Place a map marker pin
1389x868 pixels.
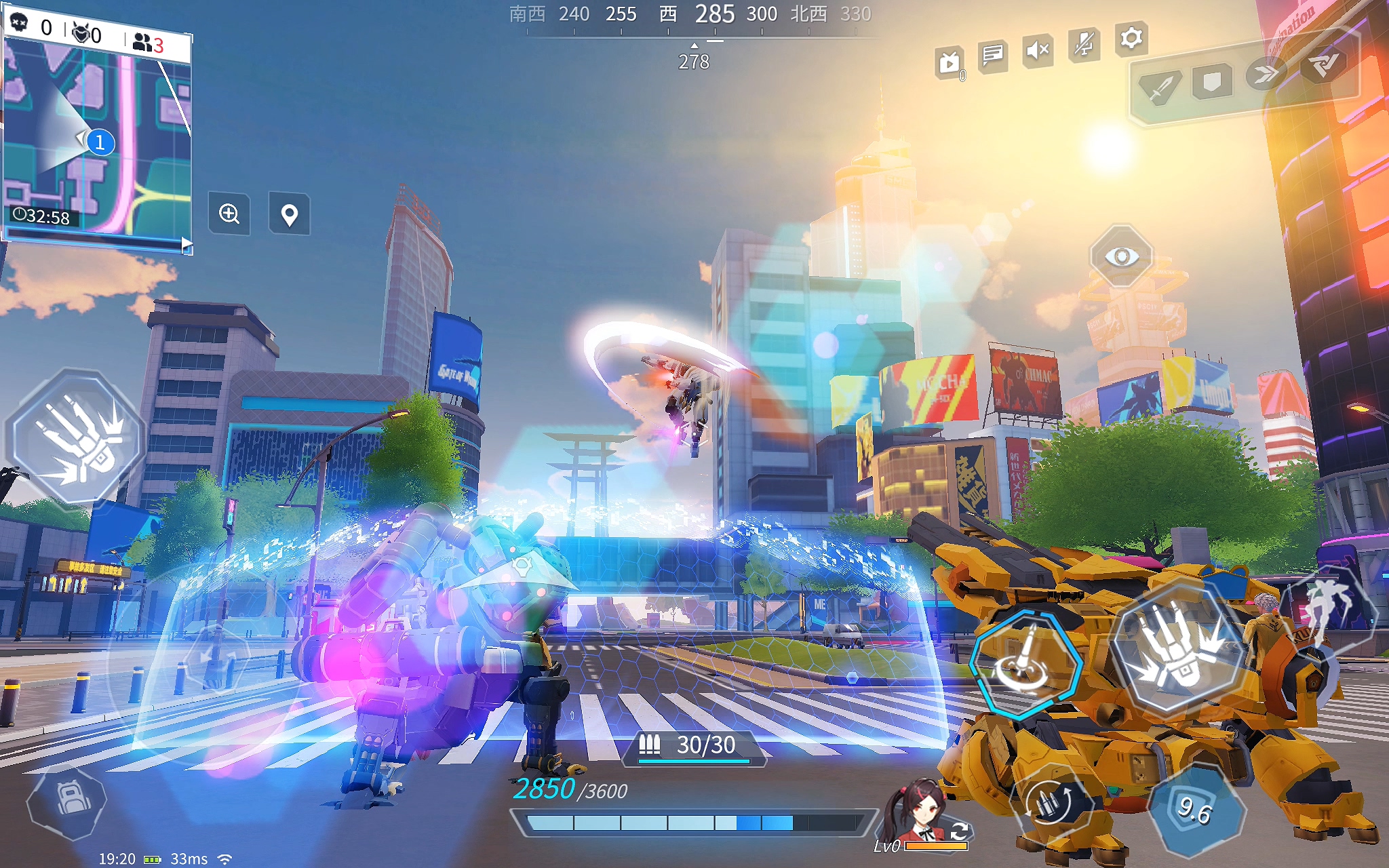(x=290, y=215)
